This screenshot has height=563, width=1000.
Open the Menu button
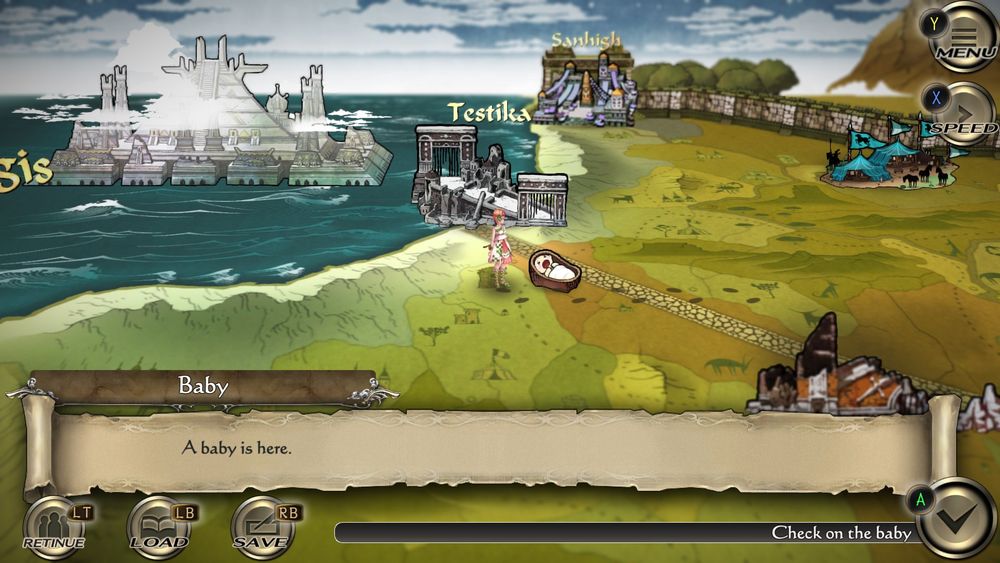click(x=965, y=37)
